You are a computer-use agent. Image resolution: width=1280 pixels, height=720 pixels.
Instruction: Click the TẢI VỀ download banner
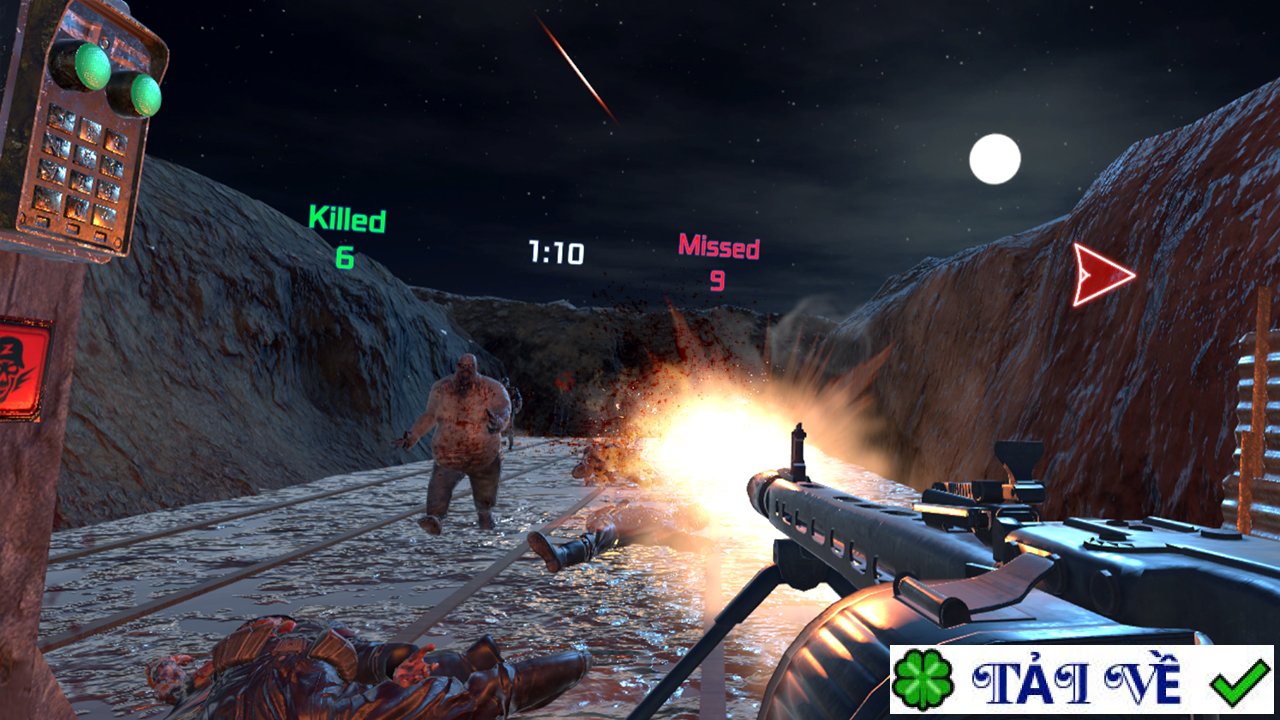(1080, 679)
